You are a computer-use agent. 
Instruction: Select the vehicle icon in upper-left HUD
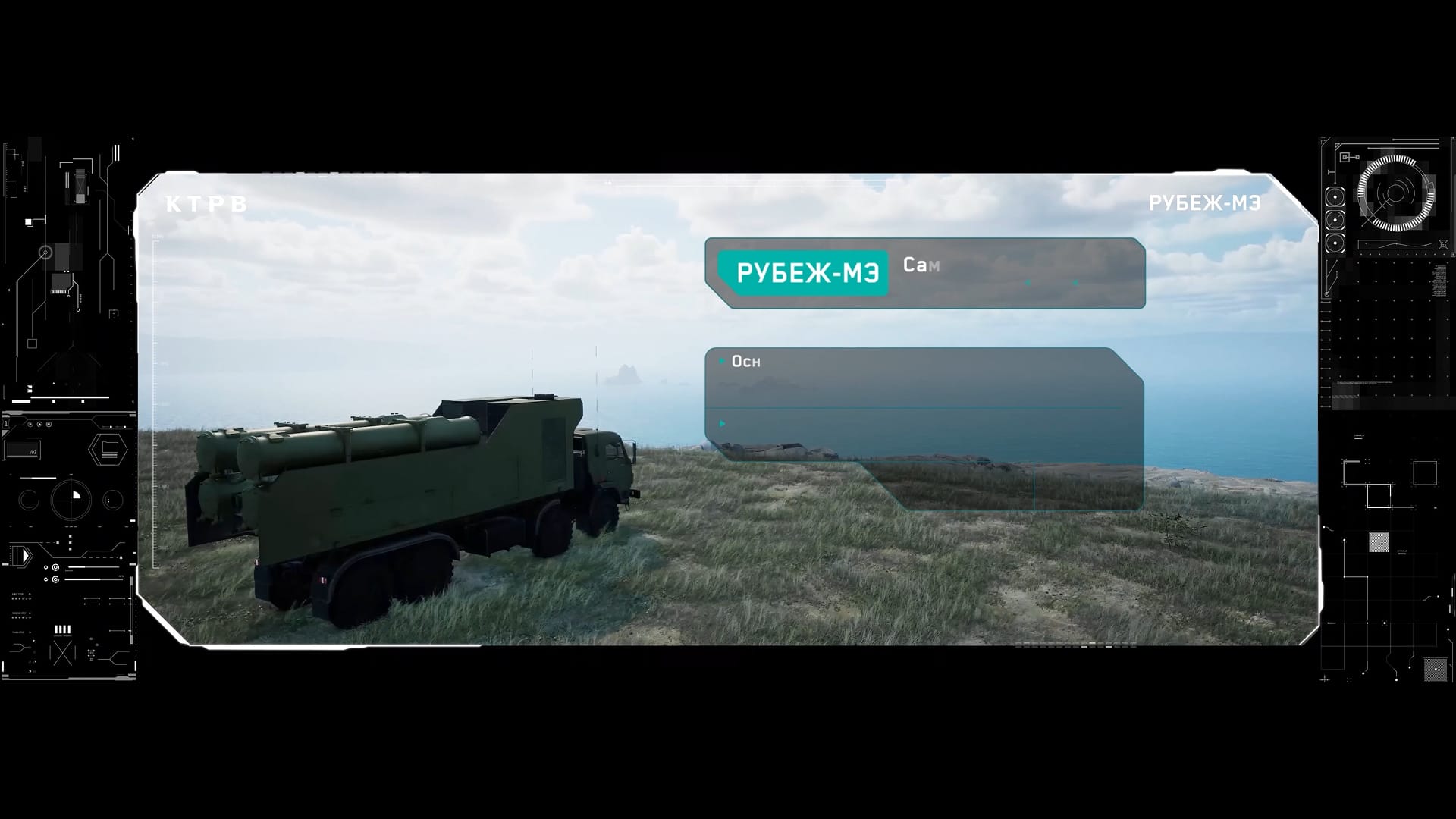(x=80, y=187)
